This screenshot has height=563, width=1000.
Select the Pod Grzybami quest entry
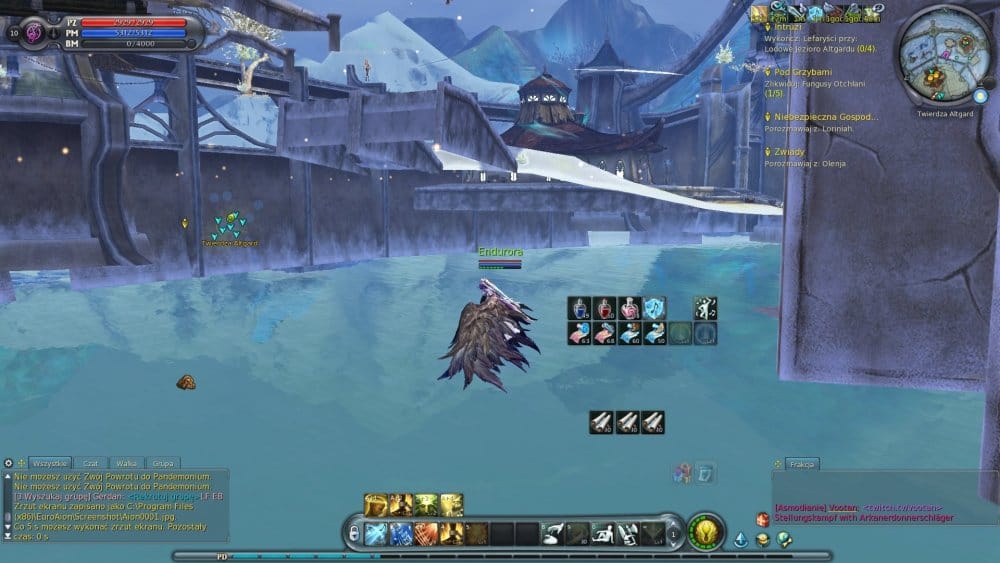click(805, 72)
